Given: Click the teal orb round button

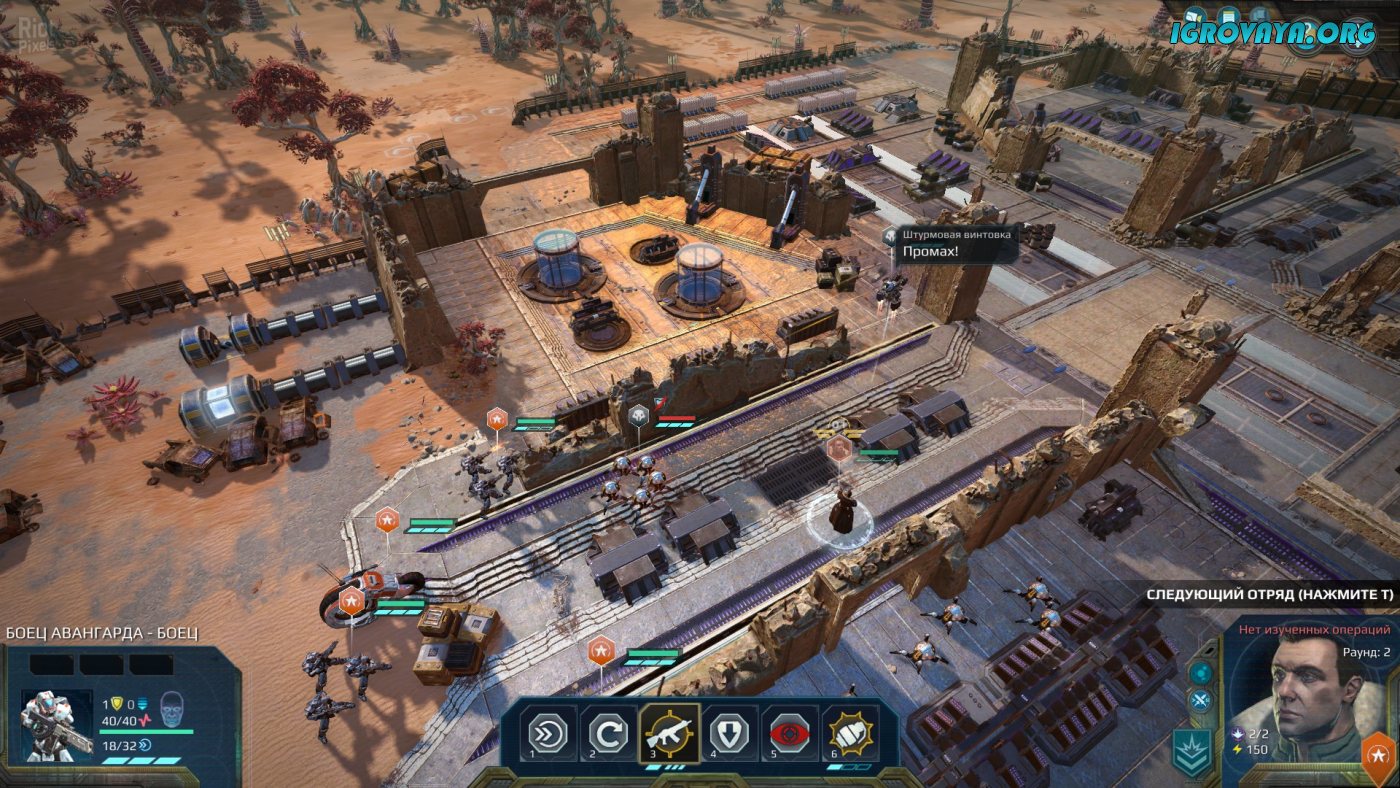Looking at the screenshot, I should [x=1201, y=673].
